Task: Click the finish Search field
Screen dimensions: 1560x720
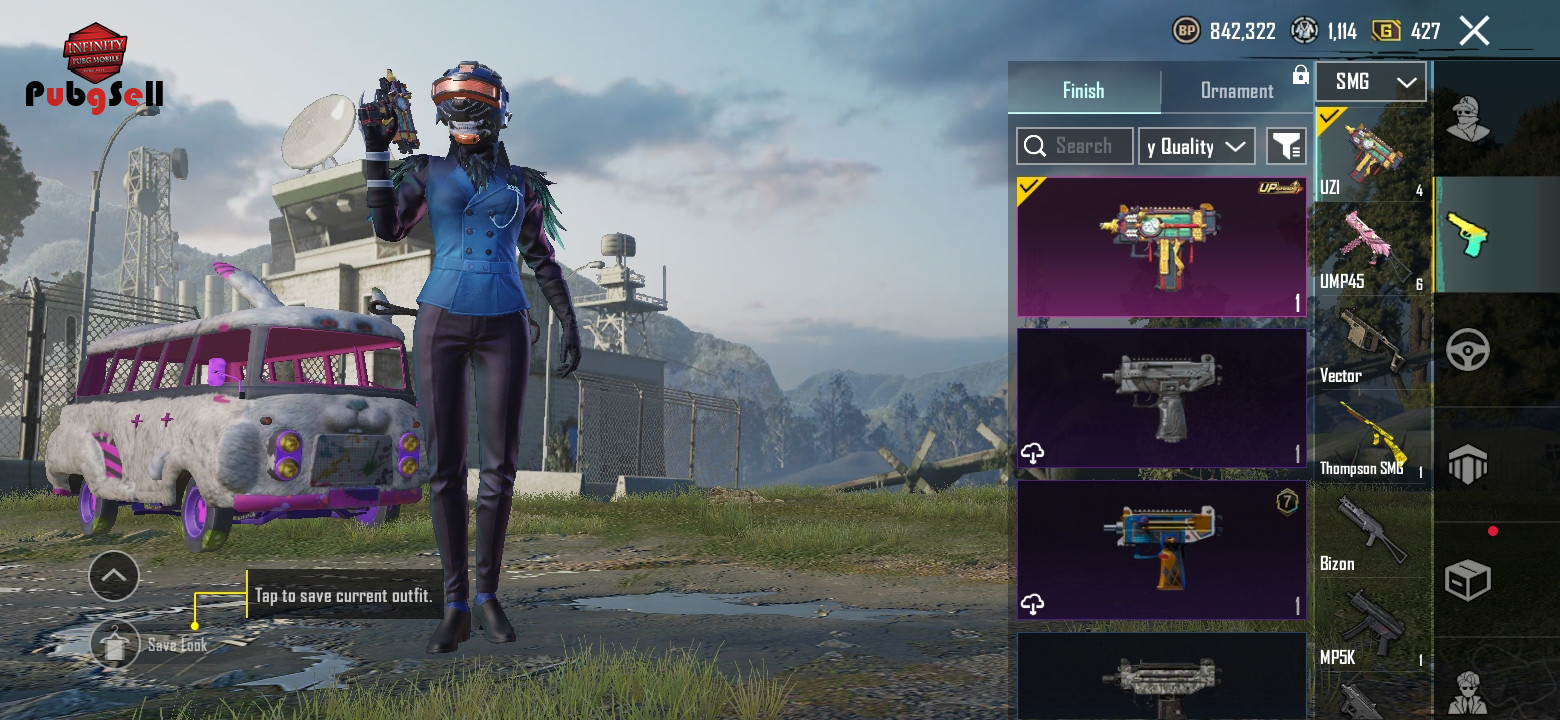Action: click(1075, 146)
